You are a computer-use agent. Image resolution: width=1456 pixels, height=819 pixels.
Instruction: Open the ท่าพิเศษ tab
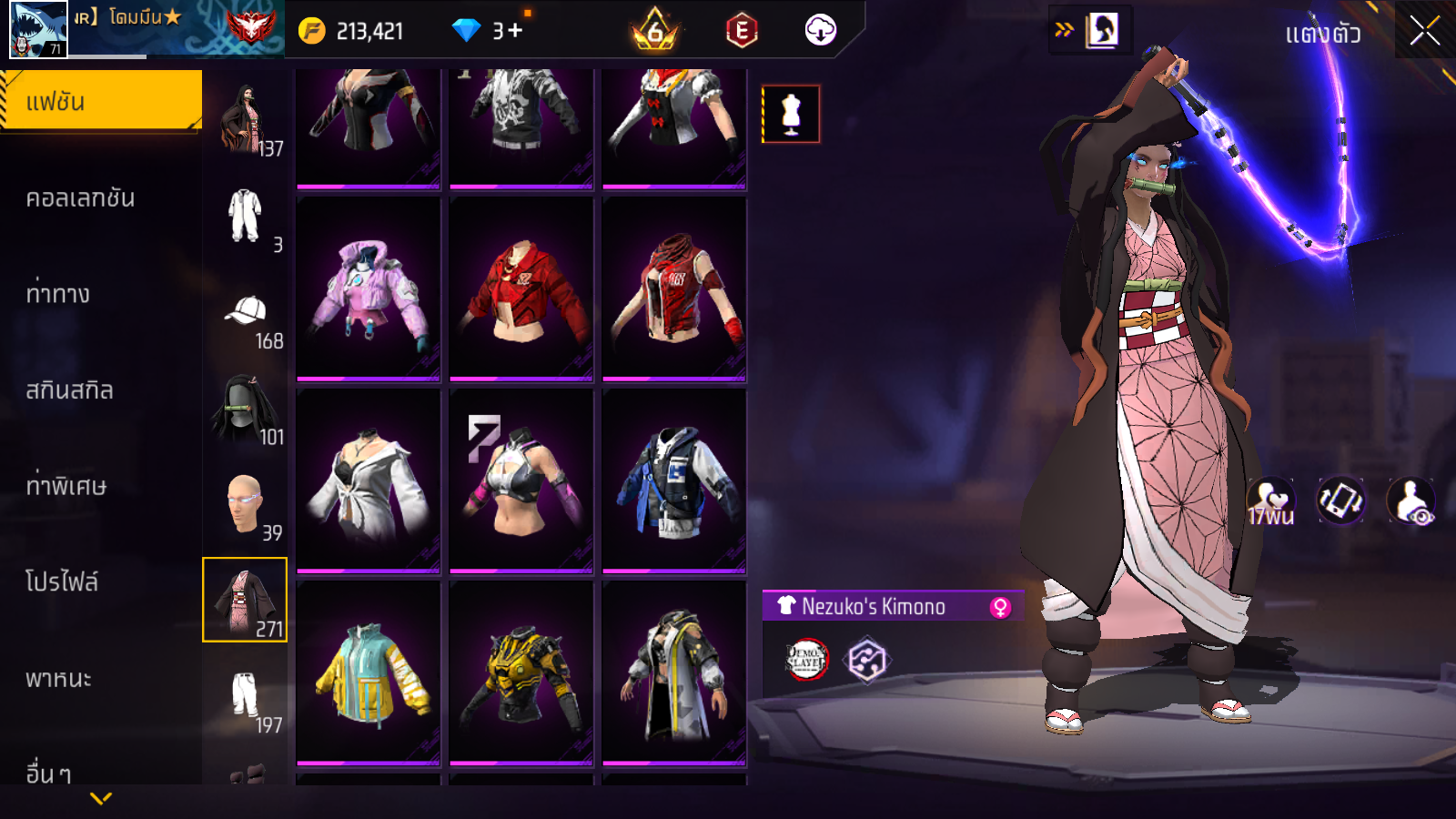coord(66,486)
